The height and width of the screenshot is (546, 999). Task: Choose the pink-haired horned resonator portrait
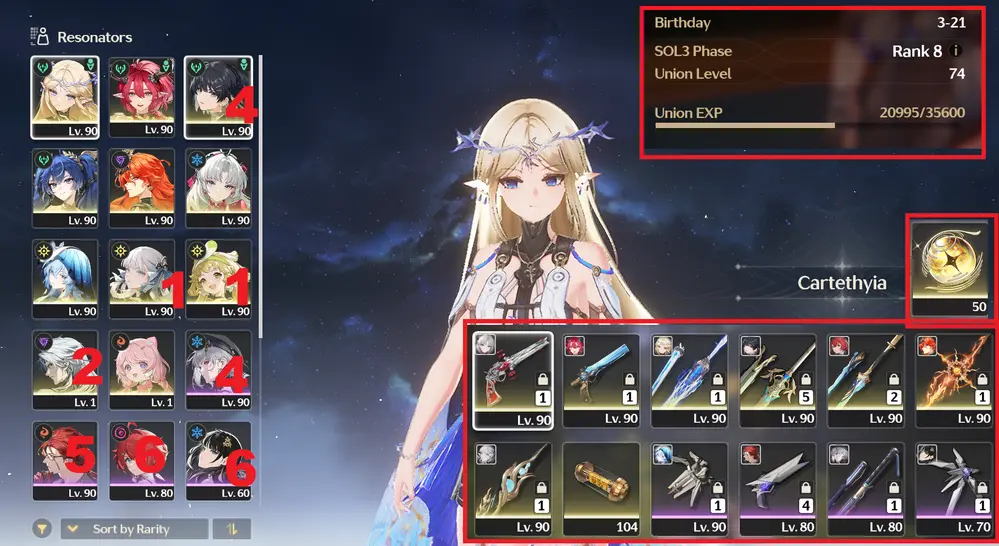click(142, 96)
